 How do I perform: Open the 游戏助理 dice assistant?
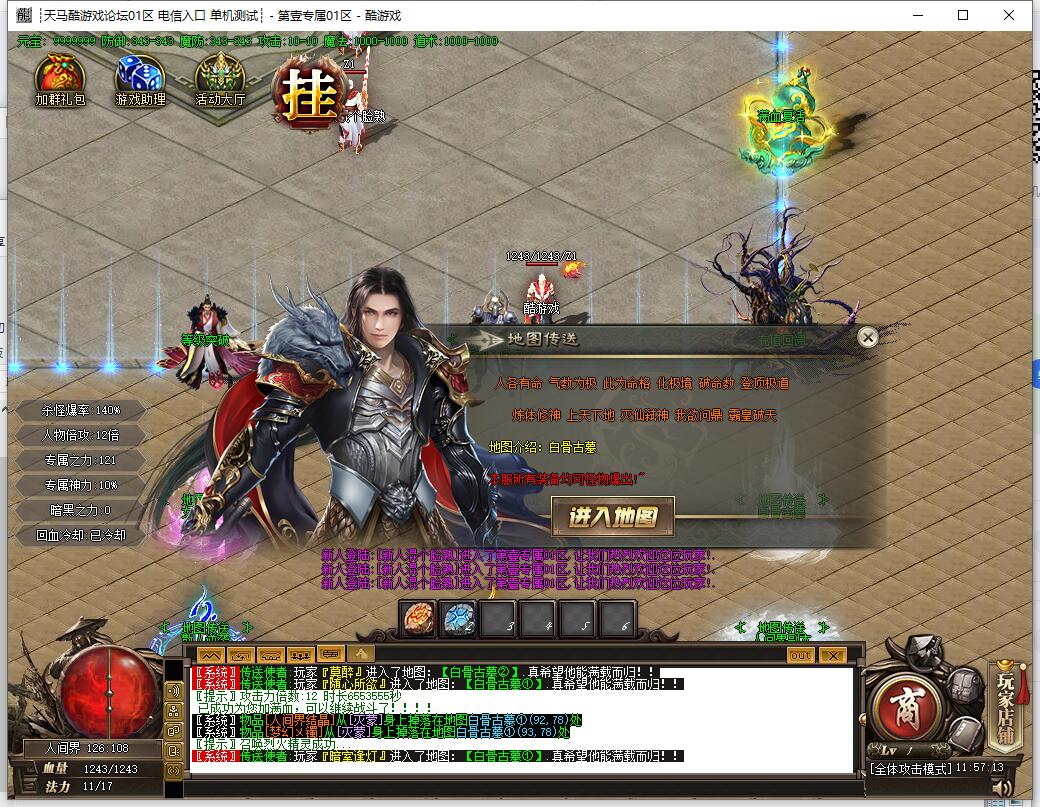pos(140,79)
